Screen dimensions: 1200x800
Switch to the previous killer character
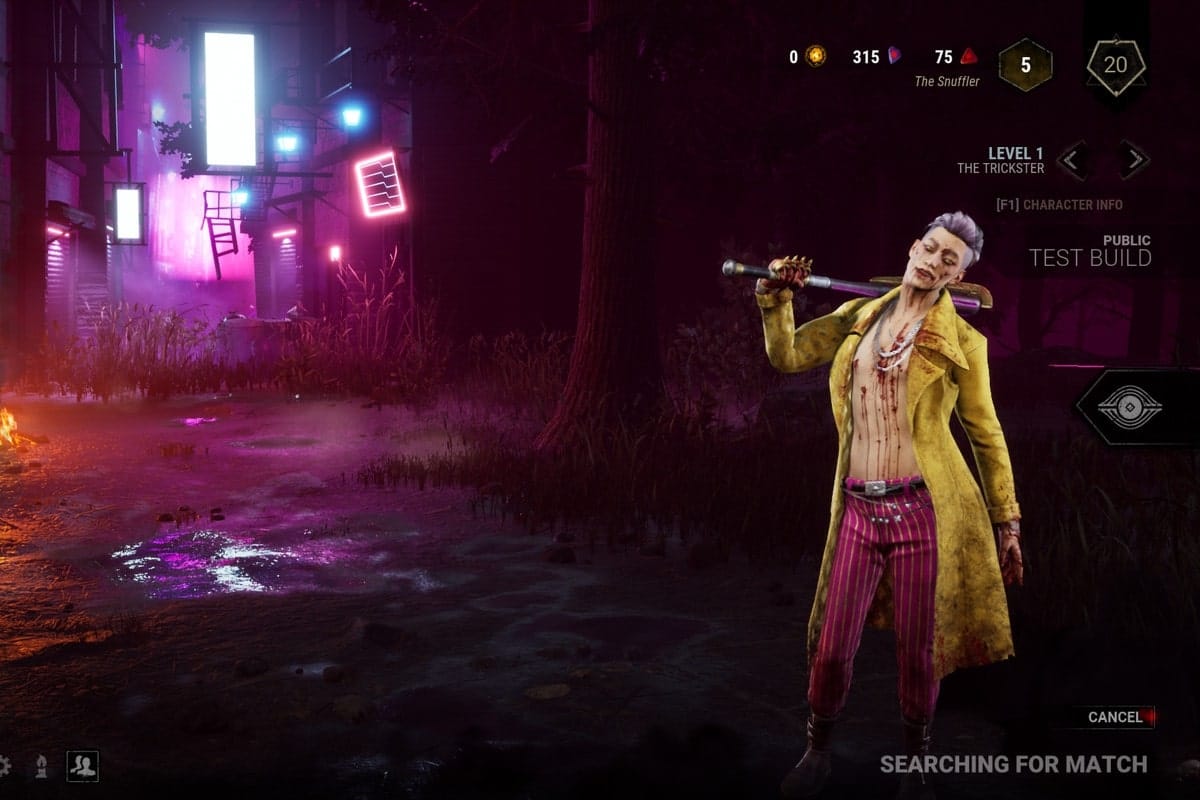click(x=1074, y=159)
